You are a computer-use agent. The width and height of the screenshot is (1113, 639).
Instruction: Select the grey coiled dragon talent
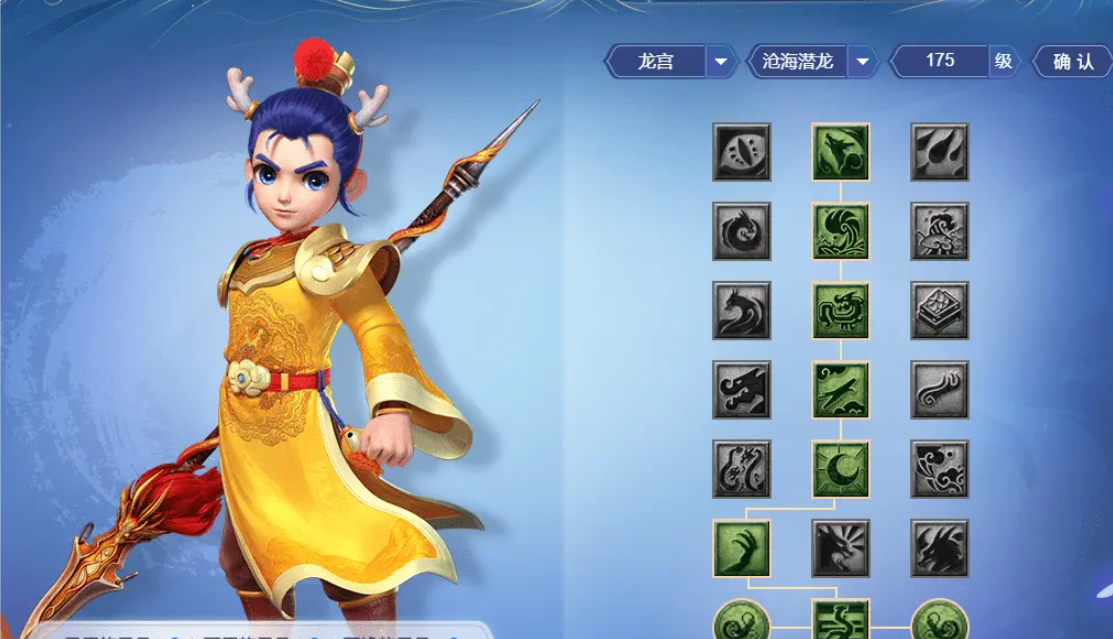pos(741,231)
